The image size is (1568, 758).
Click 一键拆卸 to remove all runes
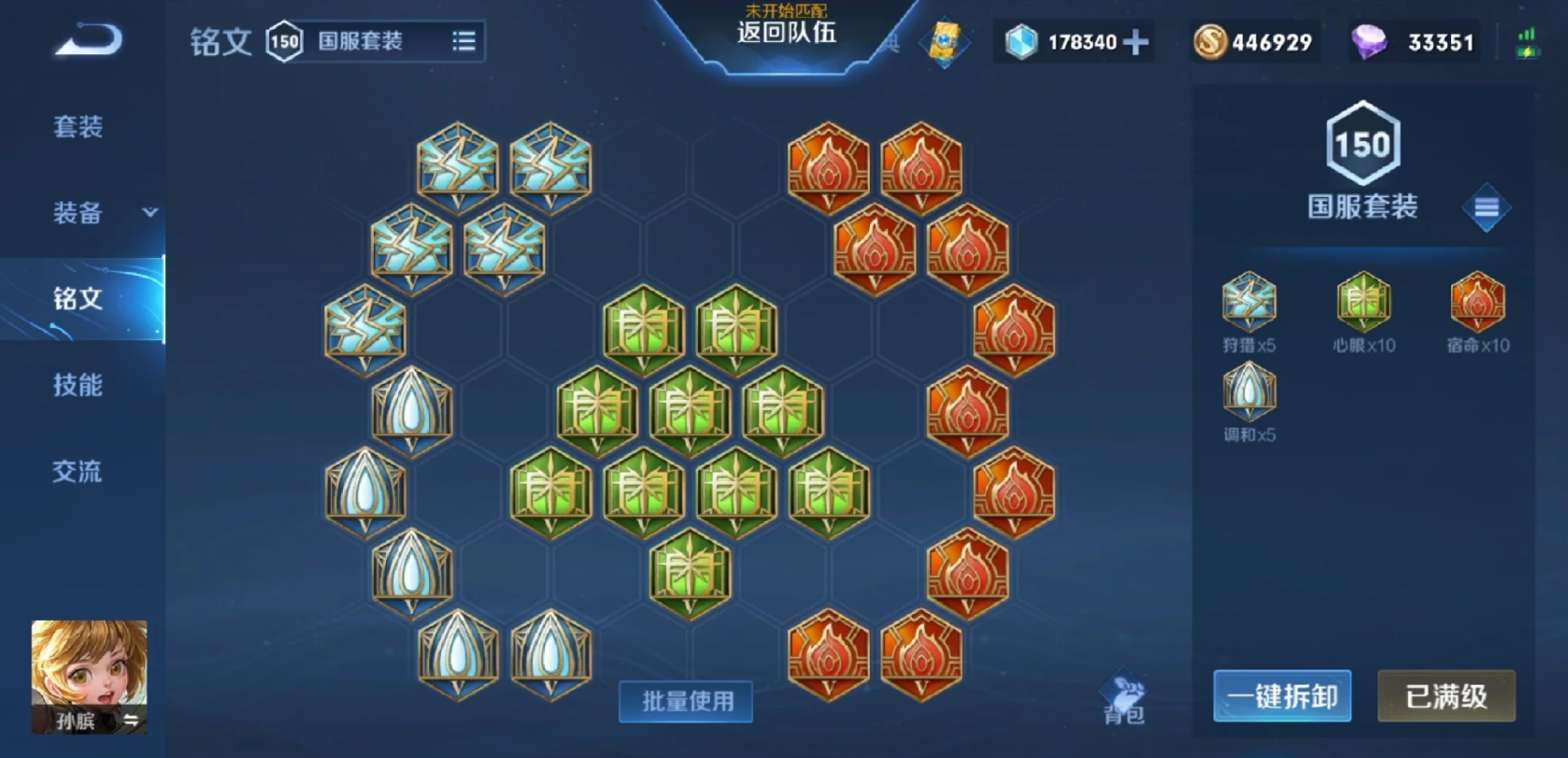tap(1282, 696)
